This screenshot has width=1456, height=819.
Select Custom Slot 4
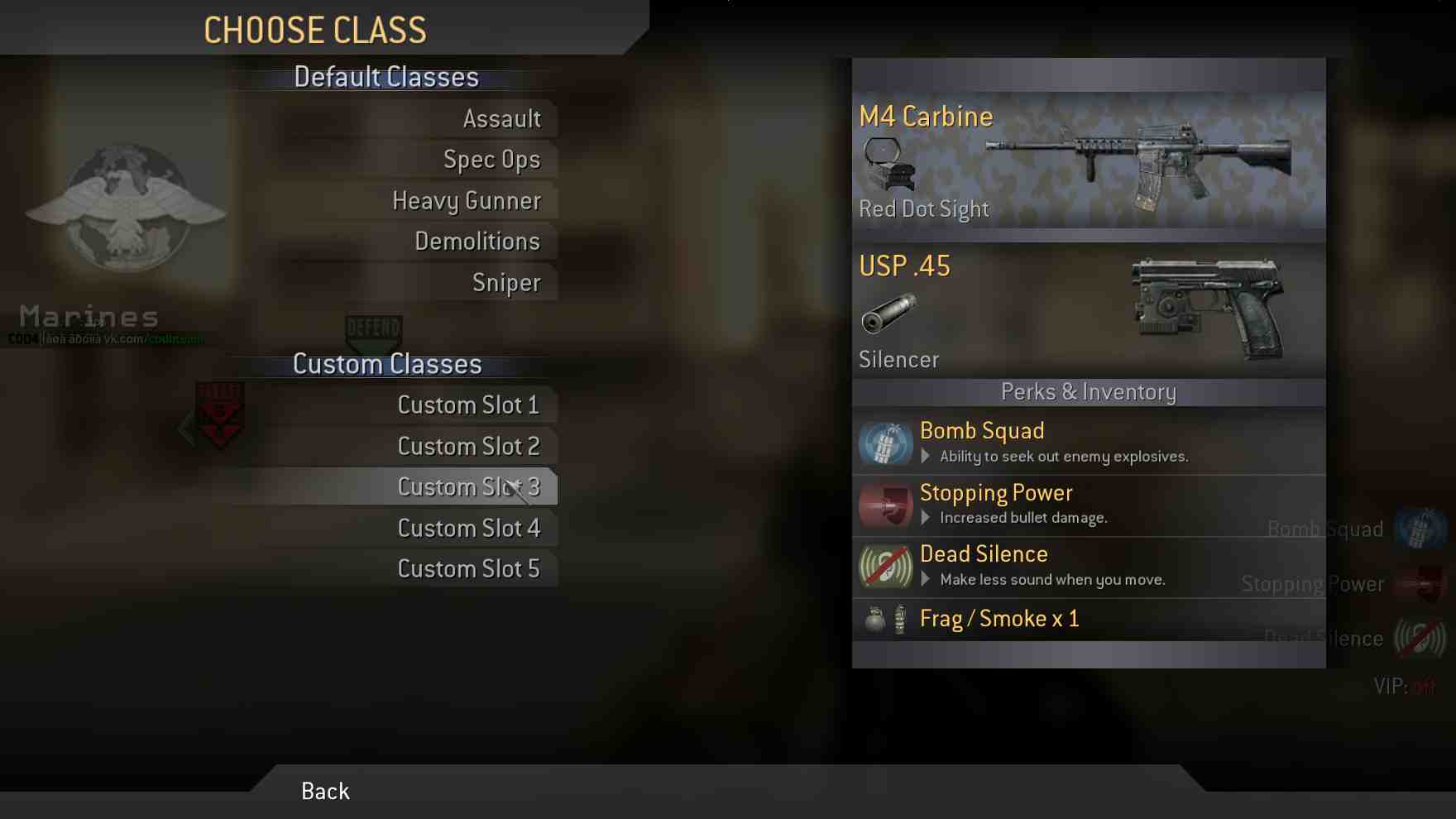(x=468, y=529)
